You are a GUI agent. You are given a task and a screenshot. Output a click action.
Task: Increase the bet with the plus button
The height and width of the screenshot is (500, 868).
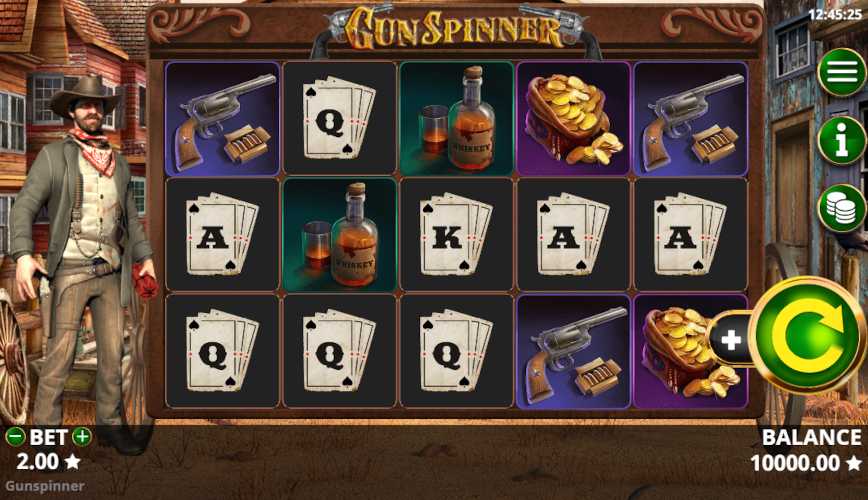click(x=82, y=437)
